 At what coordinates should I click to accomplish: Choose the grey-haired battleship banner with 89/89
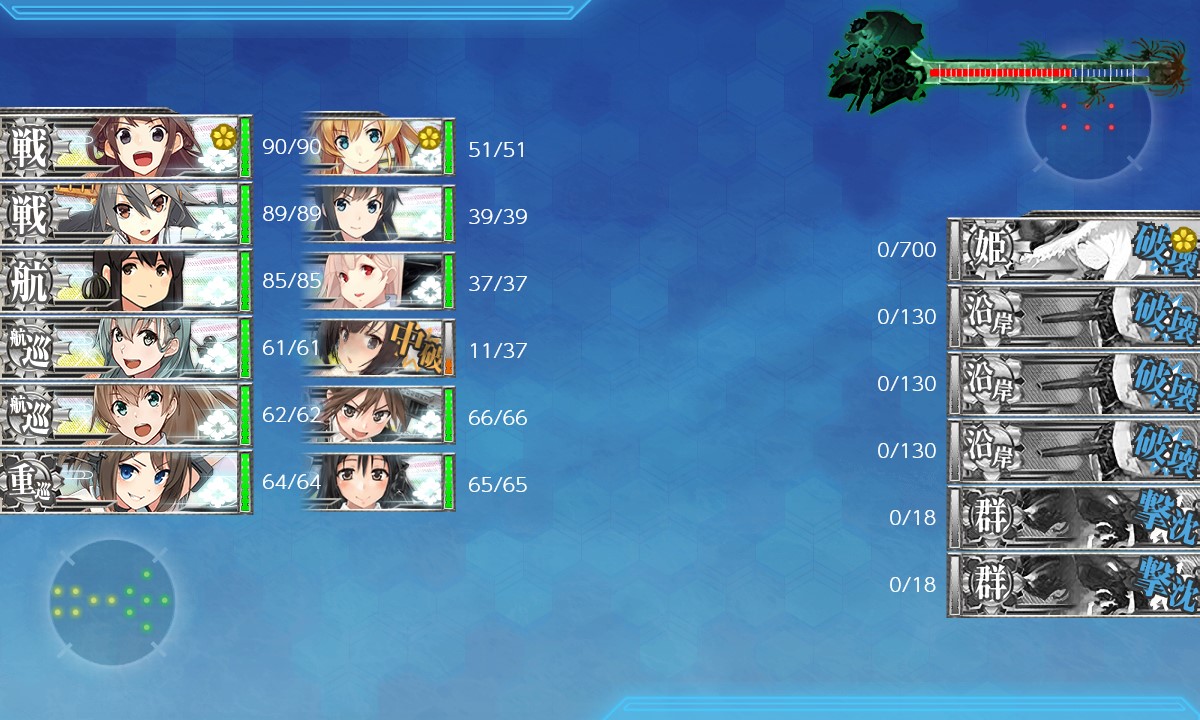125,214
